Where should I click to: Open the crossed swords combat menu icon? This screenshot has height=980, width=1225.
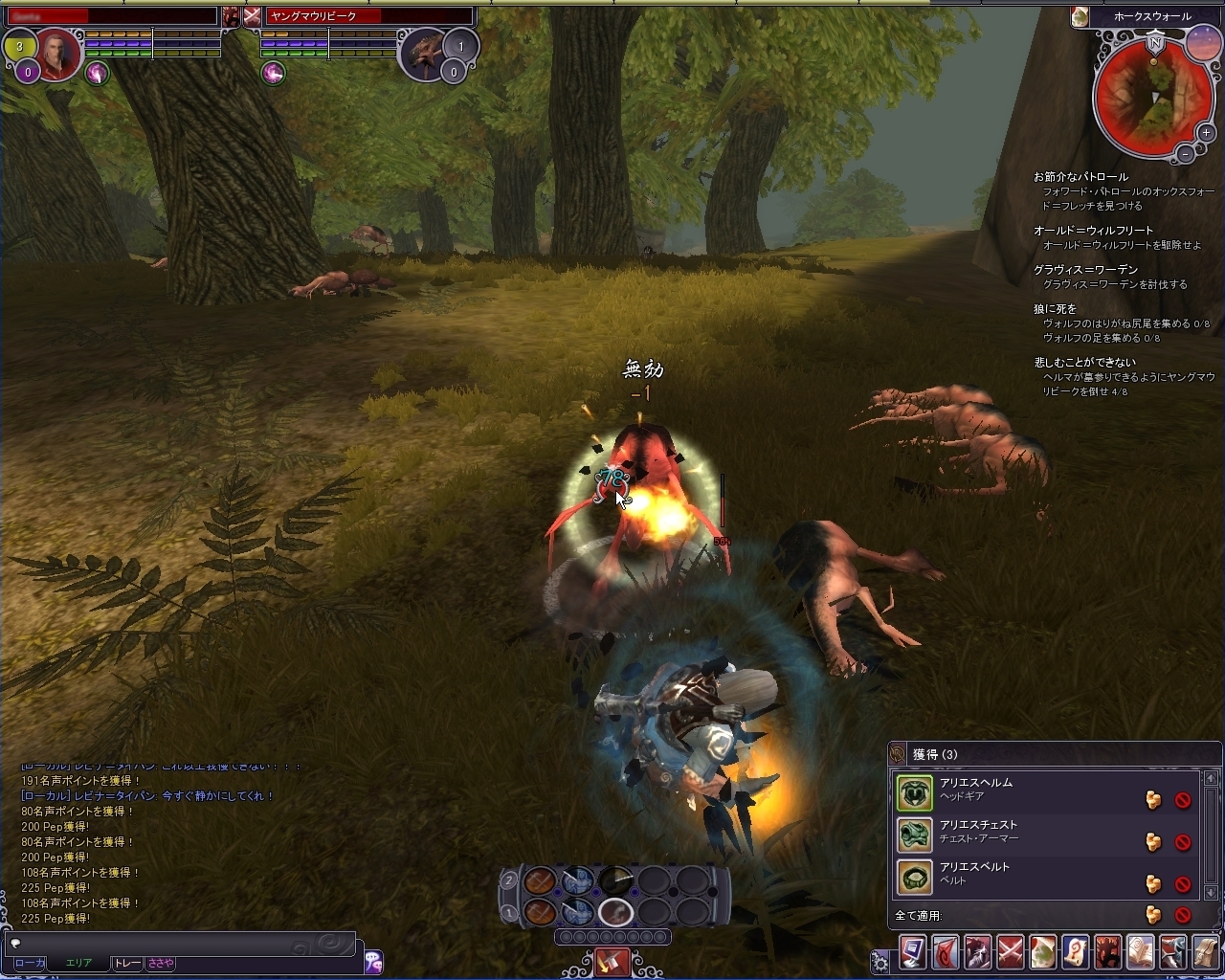(x=1011, y=953)
